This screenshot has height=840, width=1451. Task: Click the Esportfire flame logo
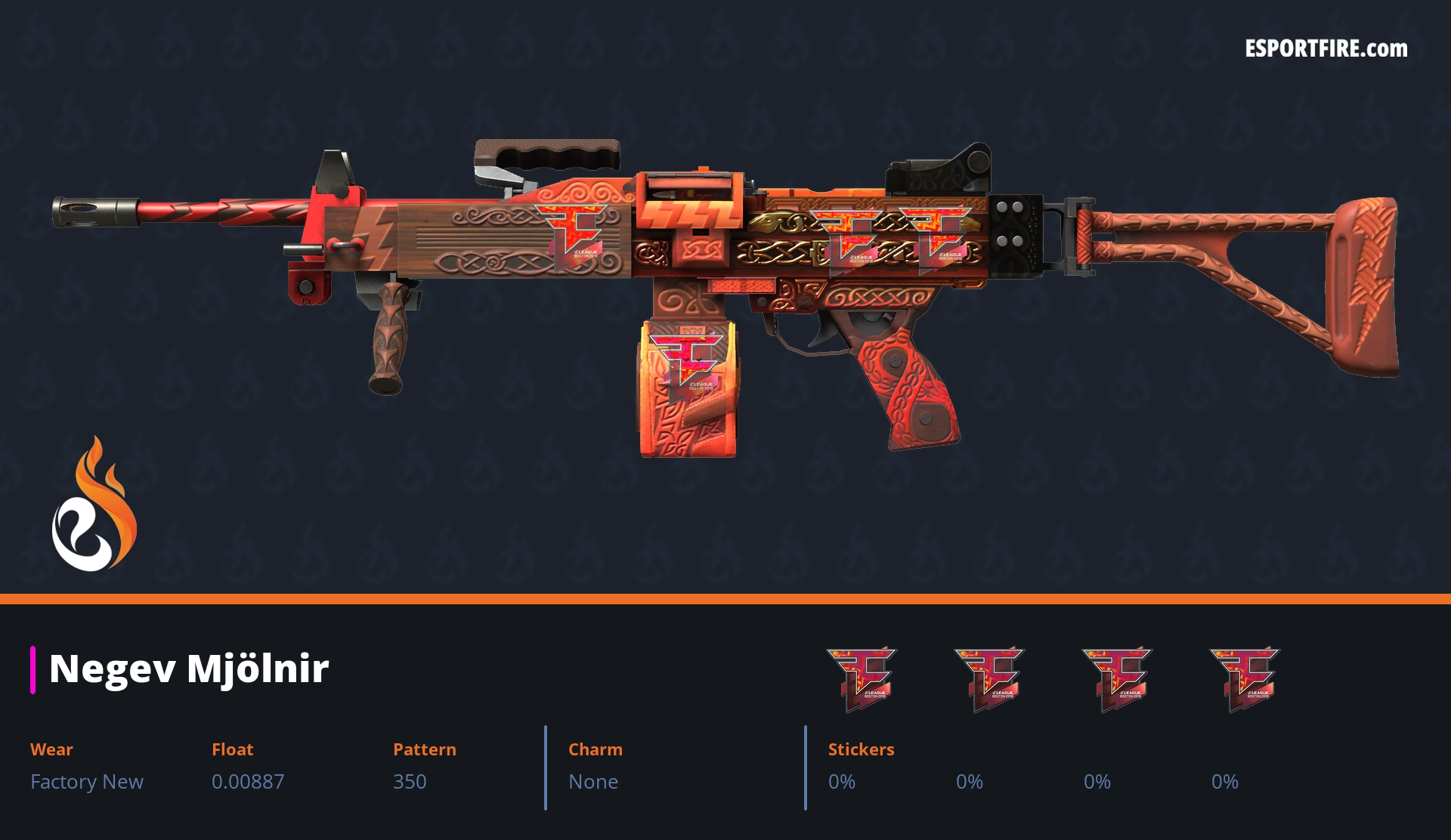[x=94, y=505]
